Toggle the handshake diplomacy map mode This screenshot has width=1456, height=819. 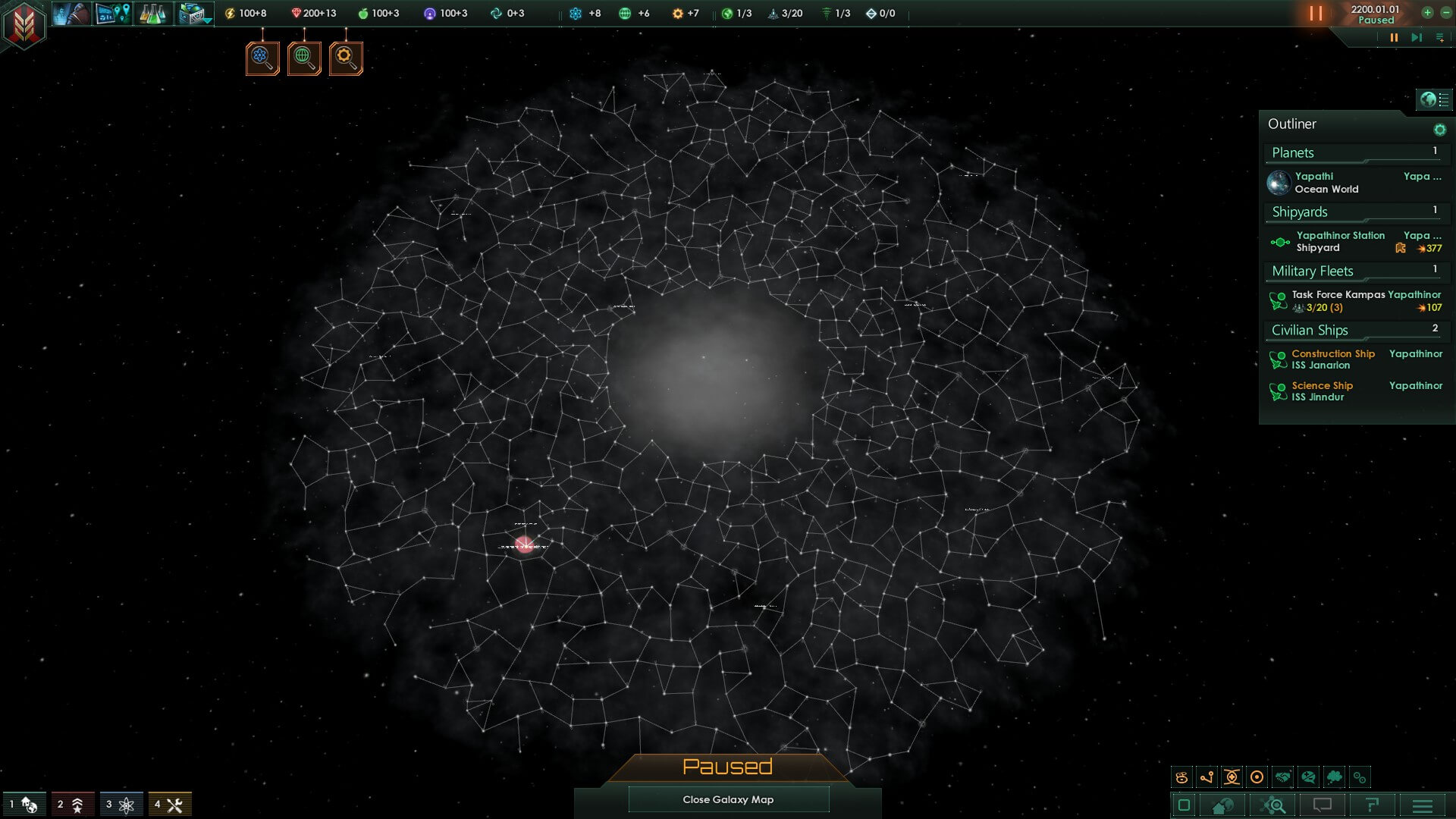click(x=1282, y=777)
